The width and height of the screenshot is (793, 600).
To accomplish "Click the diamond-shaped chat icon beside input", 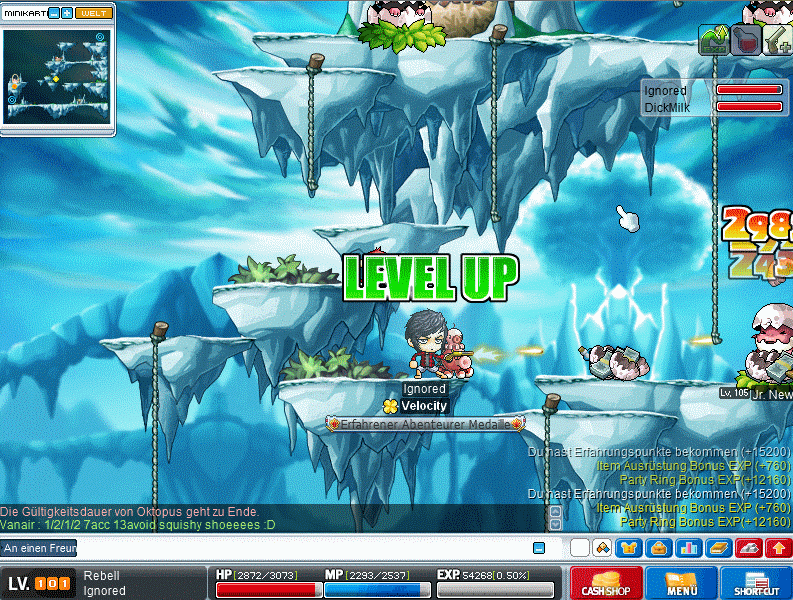I will click(602, 548).
